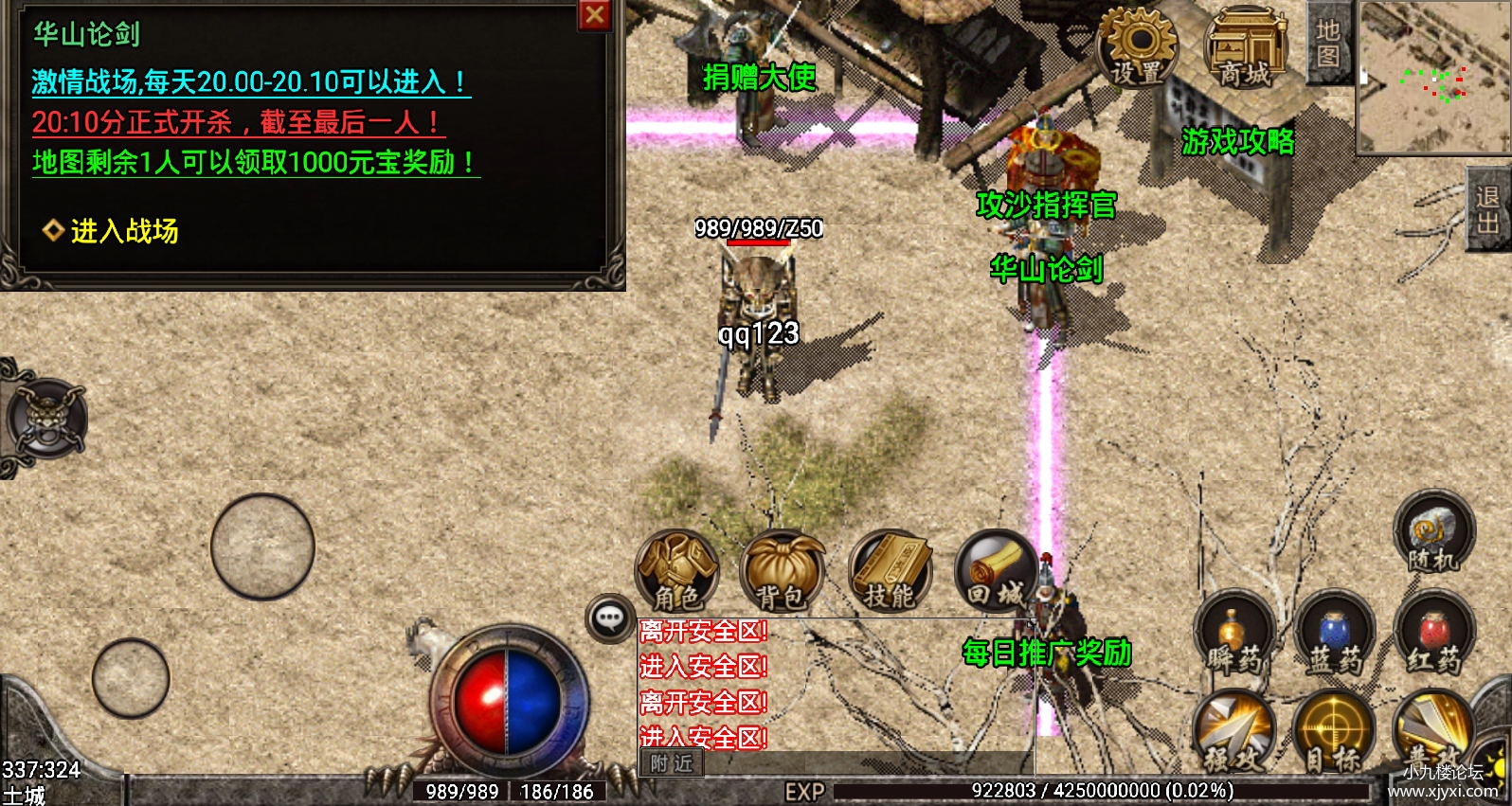Click the minimap in the corner

[1433, 76]
